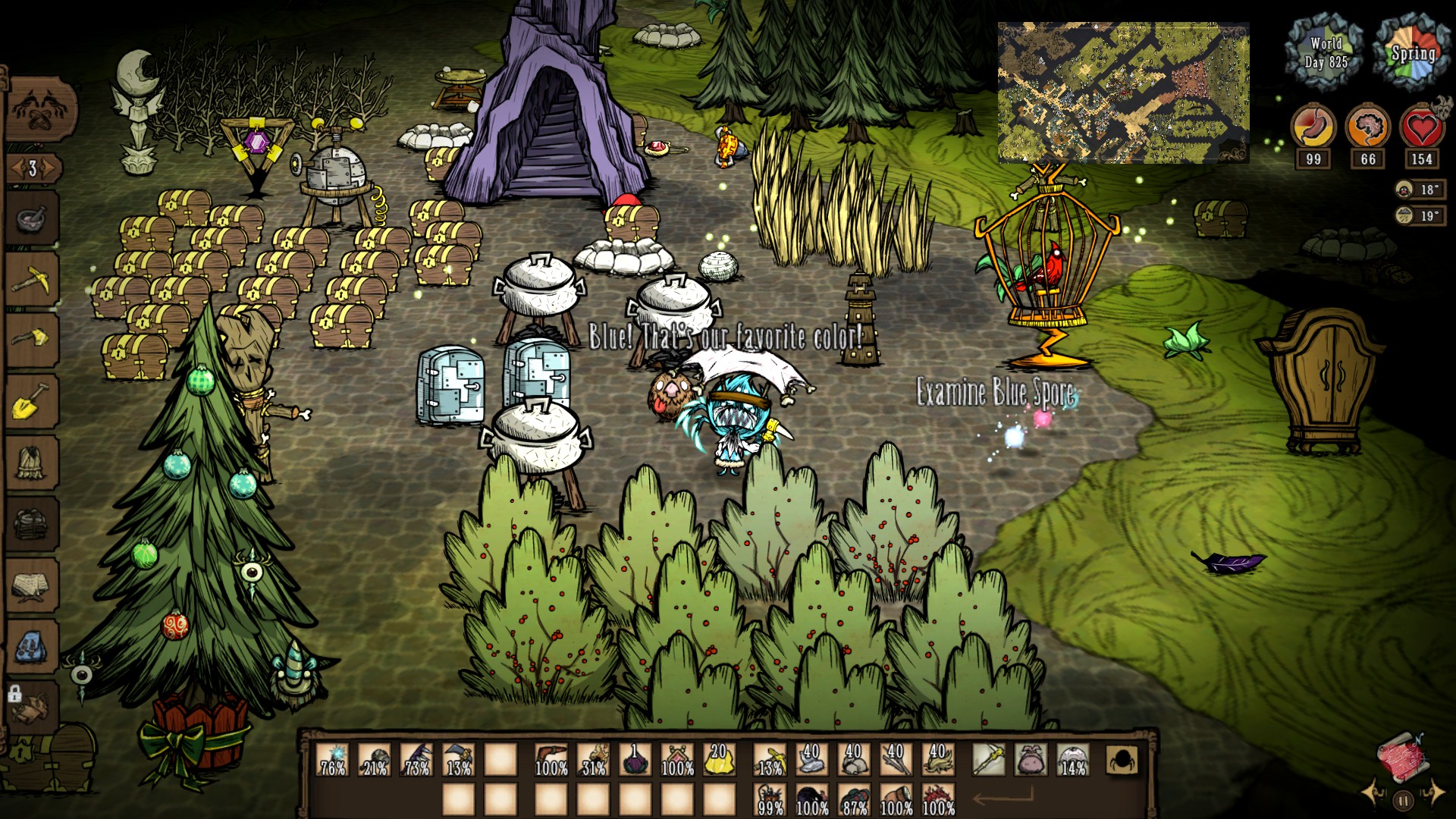Click the pink amulet inventory slot
The width and height of the screenshot is (1456, 819).
677,759
